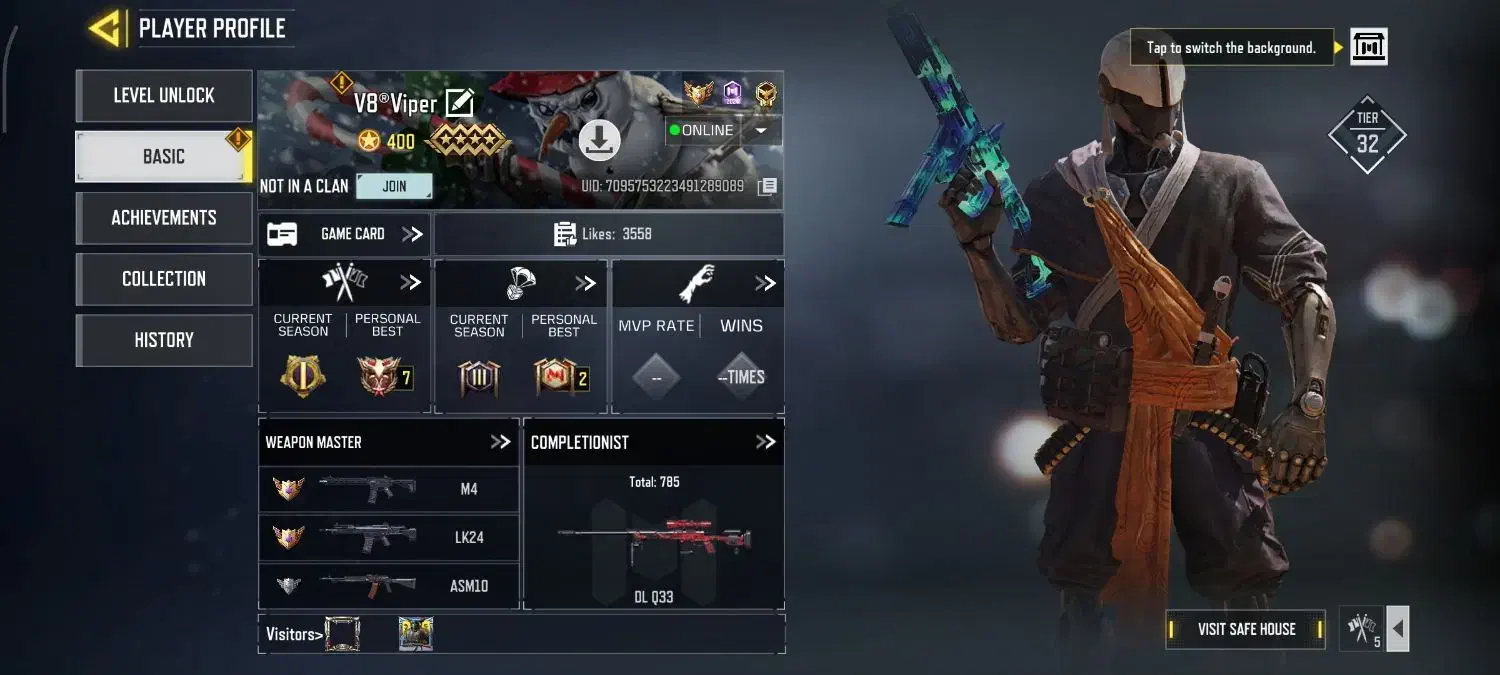The image size is (1500, 675).
Task: Select the LK24 weapon row
Action: point(389,537)
